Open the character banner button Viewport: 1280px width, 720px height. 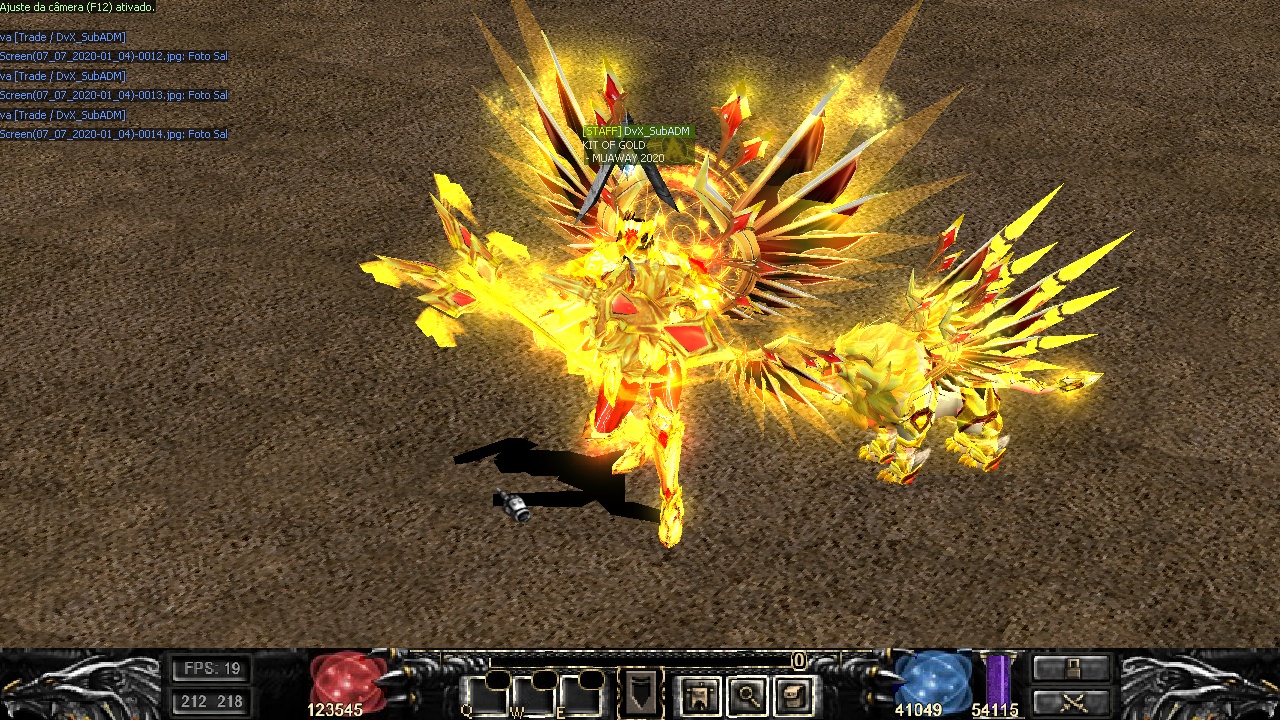(699, 695)
